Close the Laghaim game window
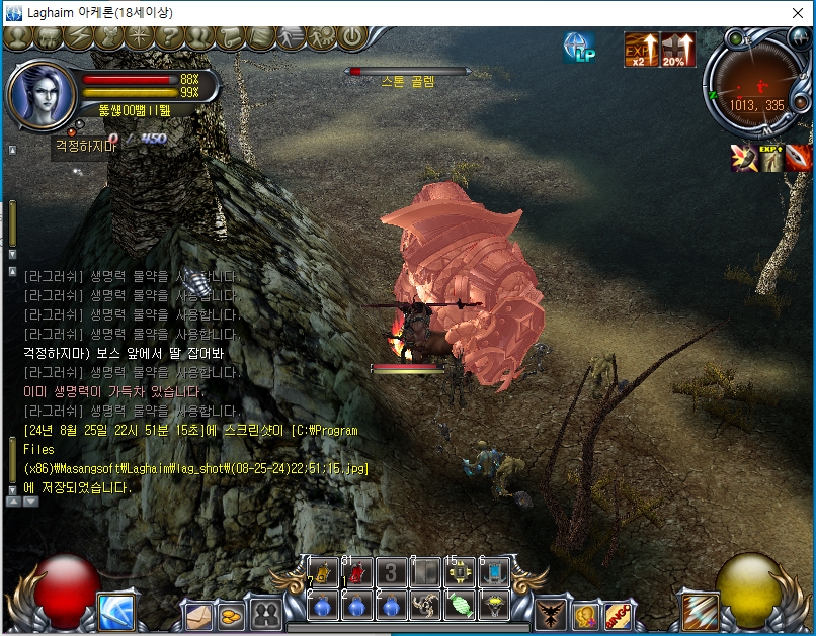The image size is (816, 636). [x=797, y=13]
